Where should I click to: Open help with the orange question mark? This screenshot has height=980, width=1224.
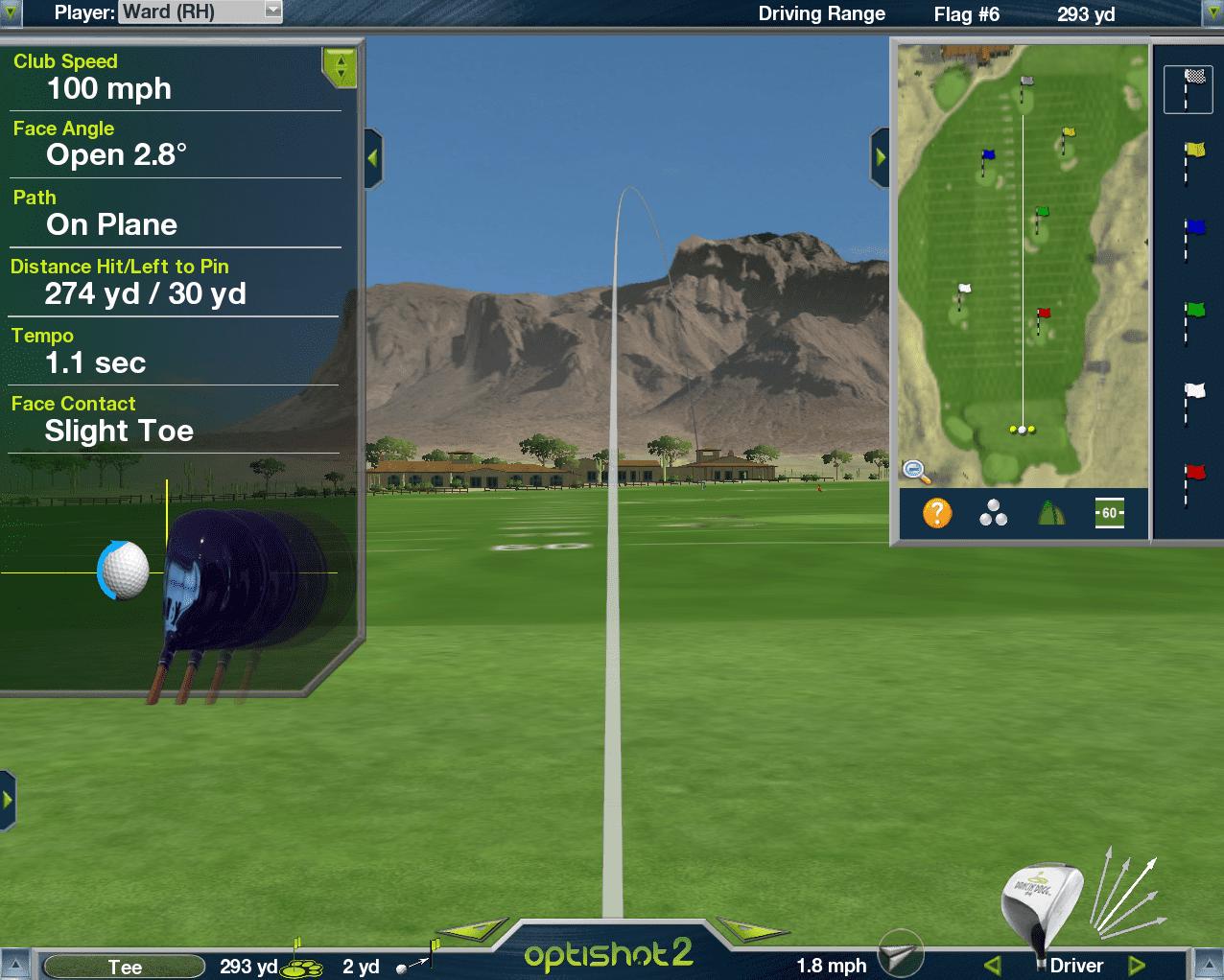point(937,513)
